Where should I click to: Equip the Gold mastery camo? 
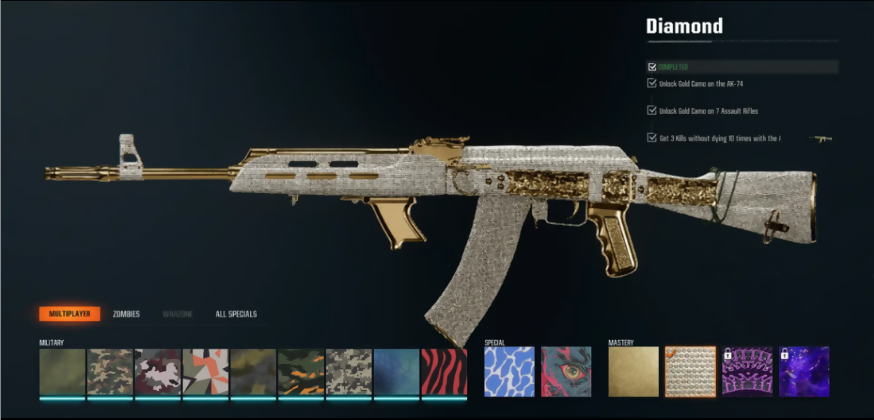point(633,372)
